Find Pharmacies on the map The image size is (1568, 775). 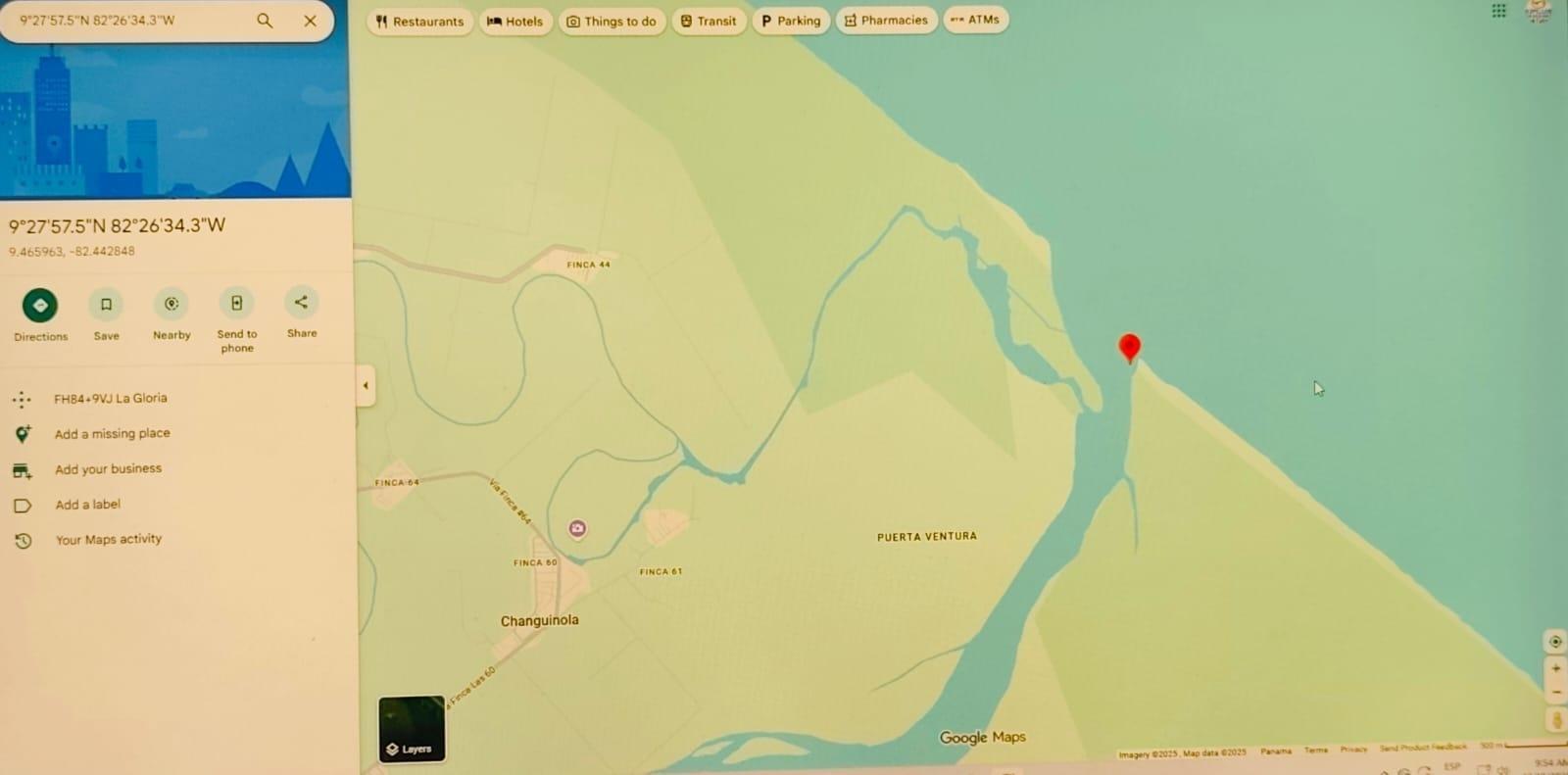coord(886,21)
